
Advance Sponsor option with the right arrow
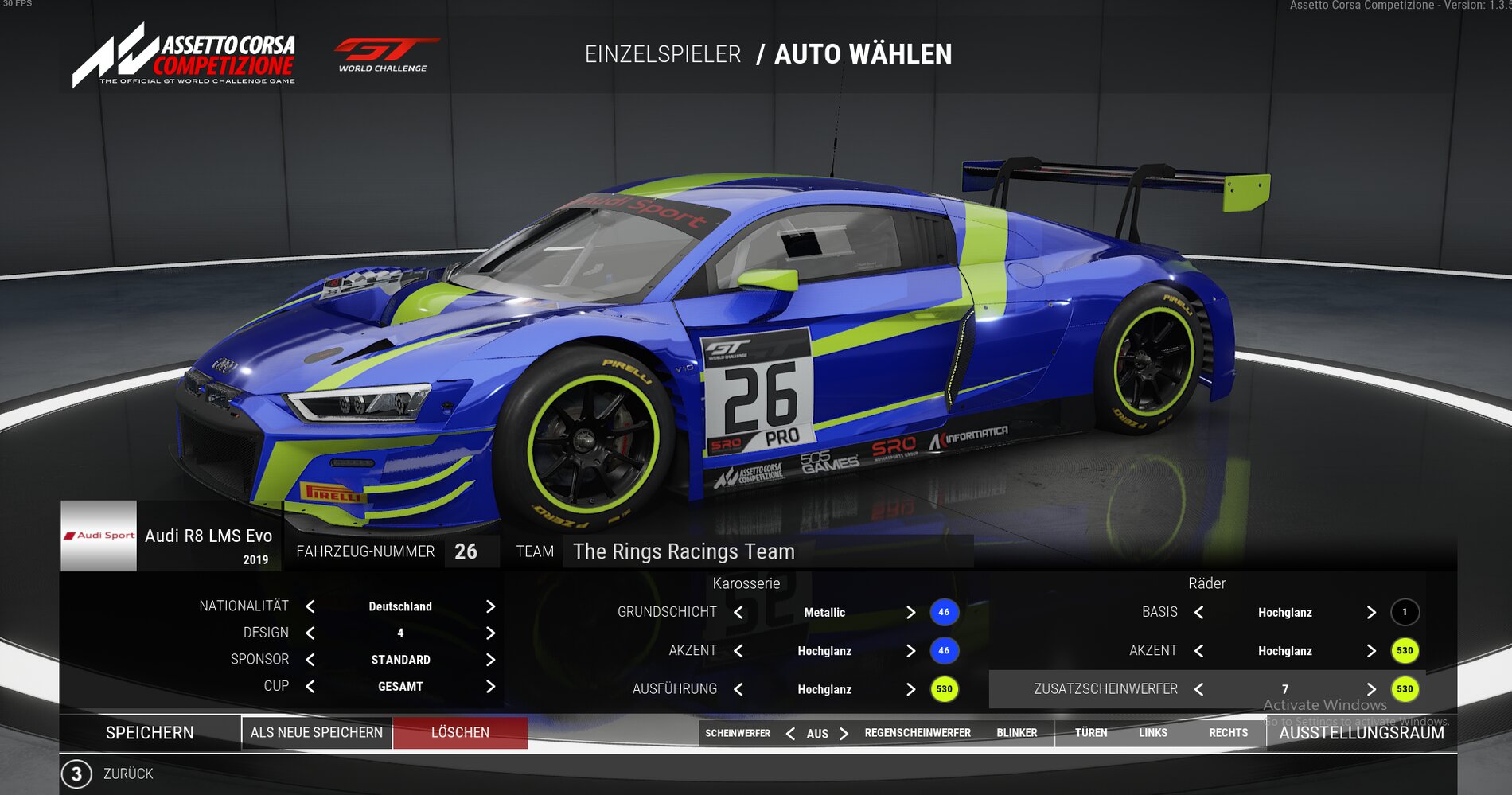point(490,660)
